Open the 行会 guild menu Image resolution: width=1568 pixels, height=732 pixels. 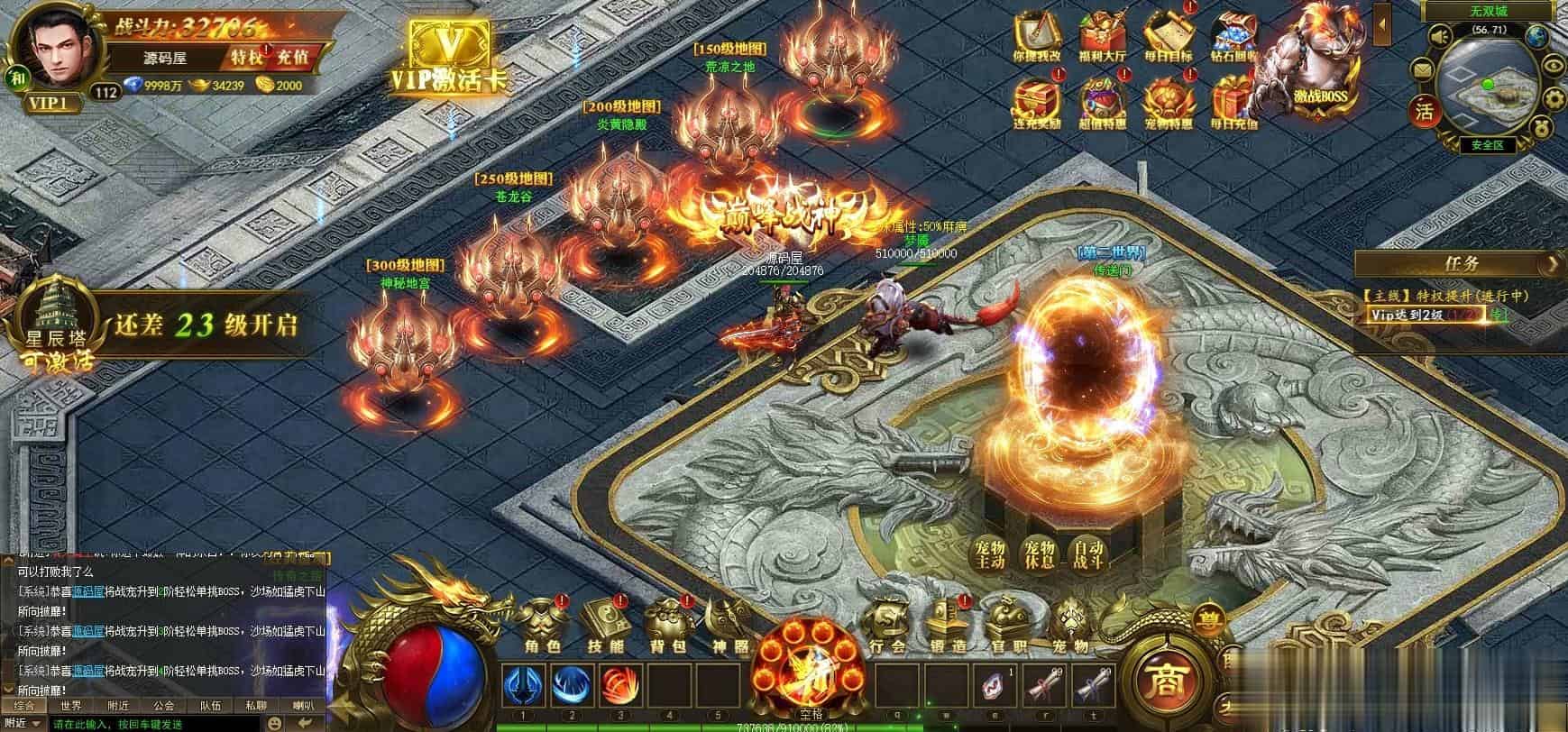[x=887, y=624]
